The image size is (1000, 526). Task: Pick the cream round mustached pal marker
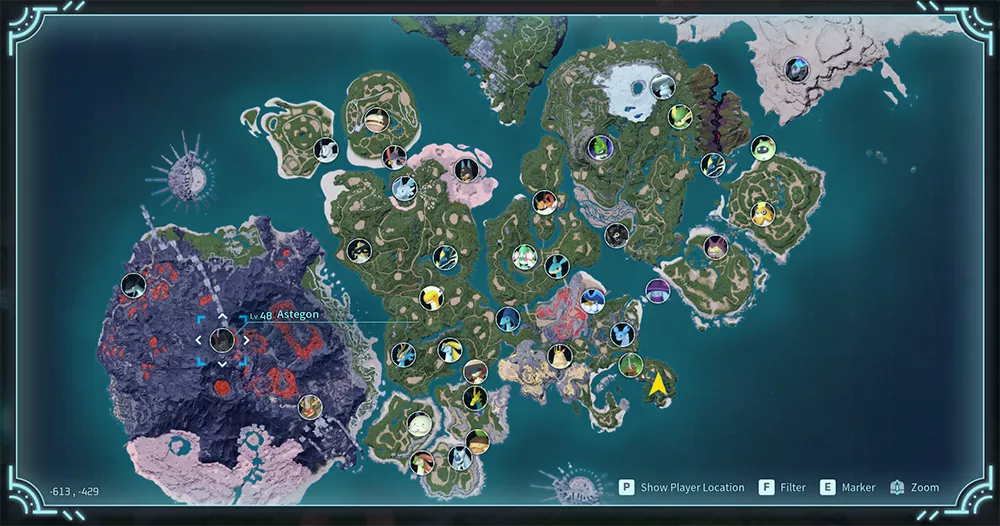coord(419,424)
